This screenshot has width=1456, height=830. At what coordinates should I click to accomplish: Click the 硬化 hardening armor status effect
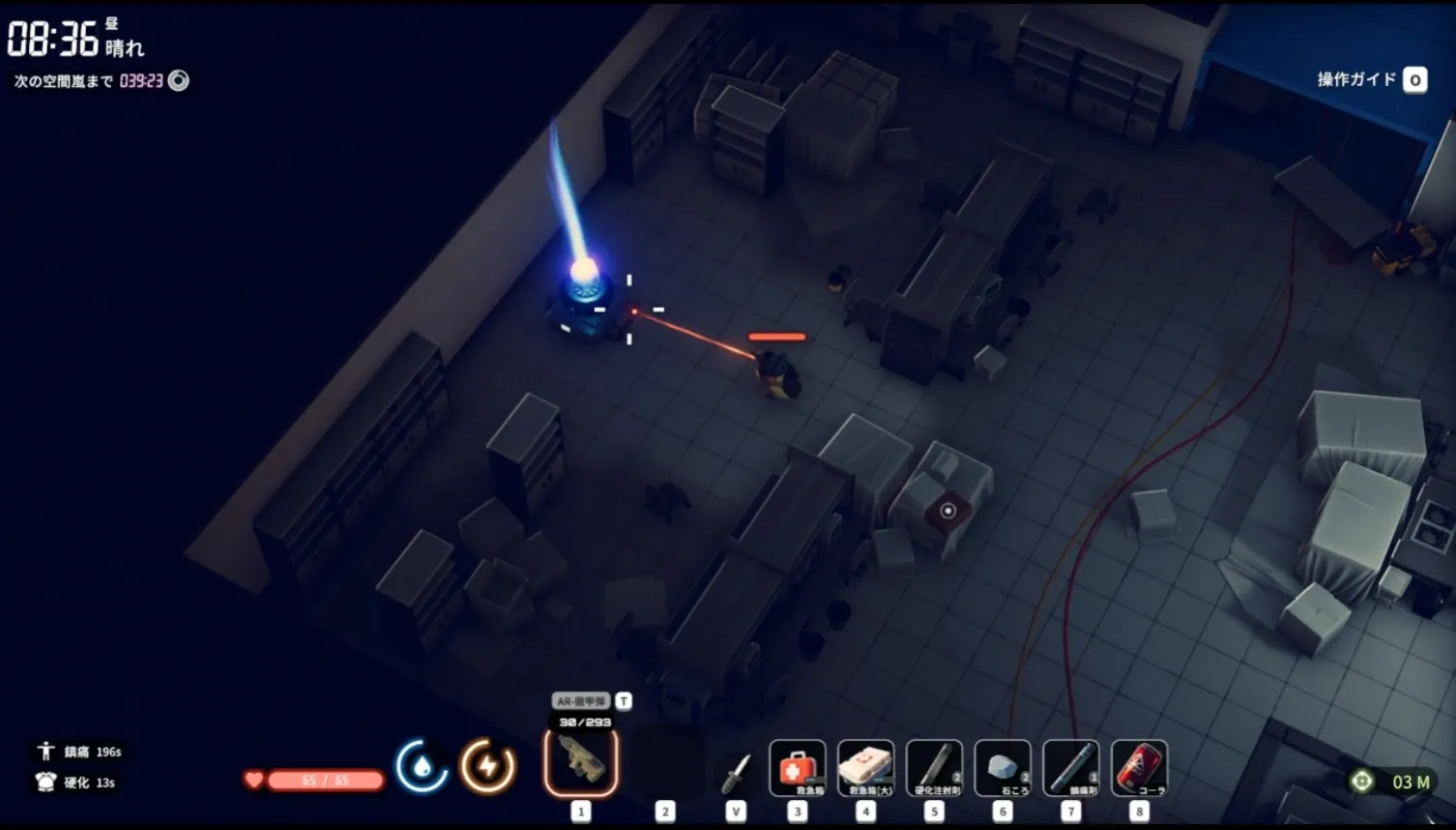pyautogui.click(x=76, y=783)
